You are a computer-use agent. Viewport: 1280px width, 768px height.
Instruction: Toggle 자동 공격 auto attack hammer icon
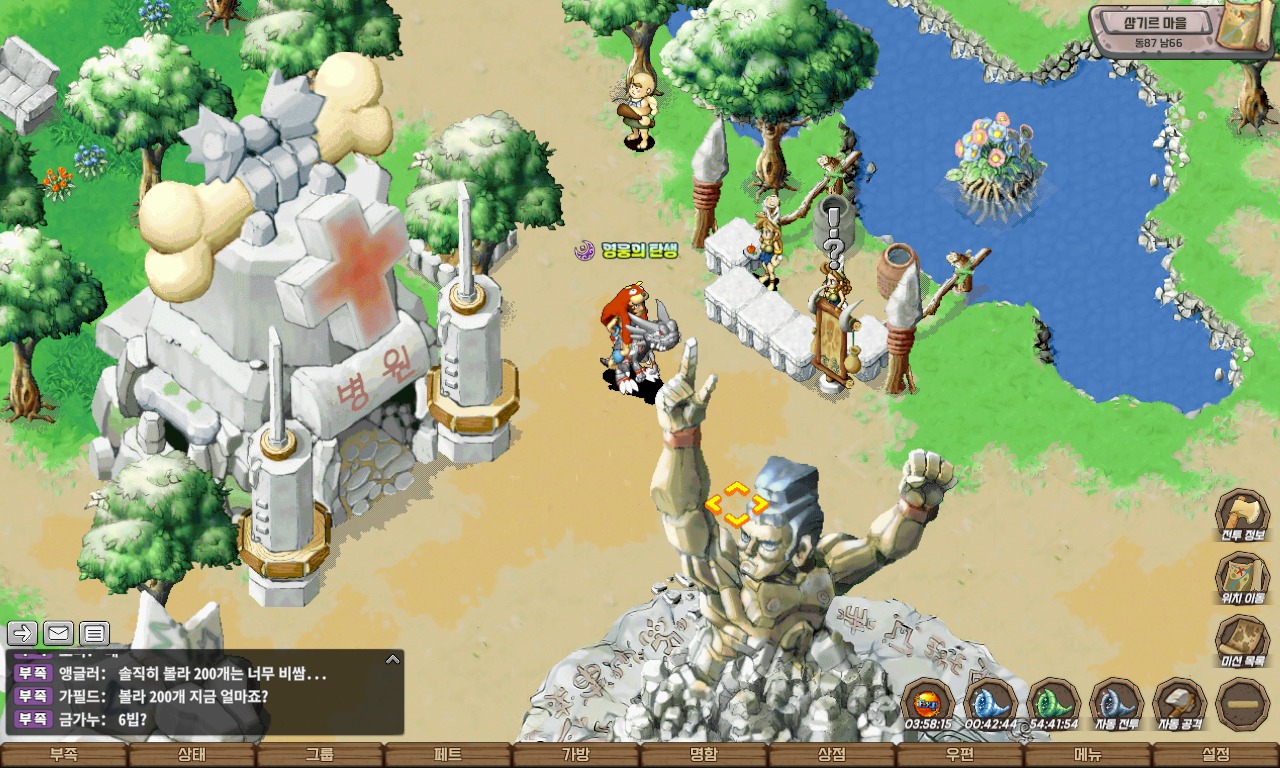[1179, 703]
